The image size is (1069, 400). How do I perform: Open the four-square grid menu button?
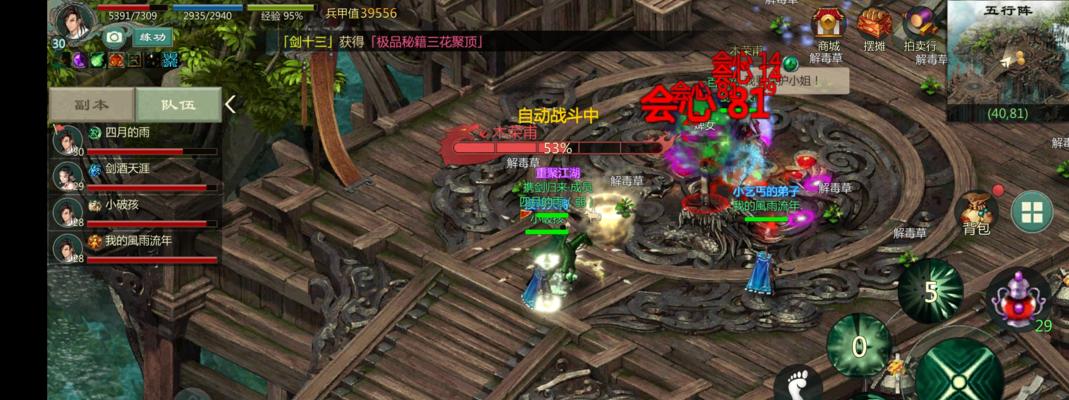click(x=1032, y=212)
